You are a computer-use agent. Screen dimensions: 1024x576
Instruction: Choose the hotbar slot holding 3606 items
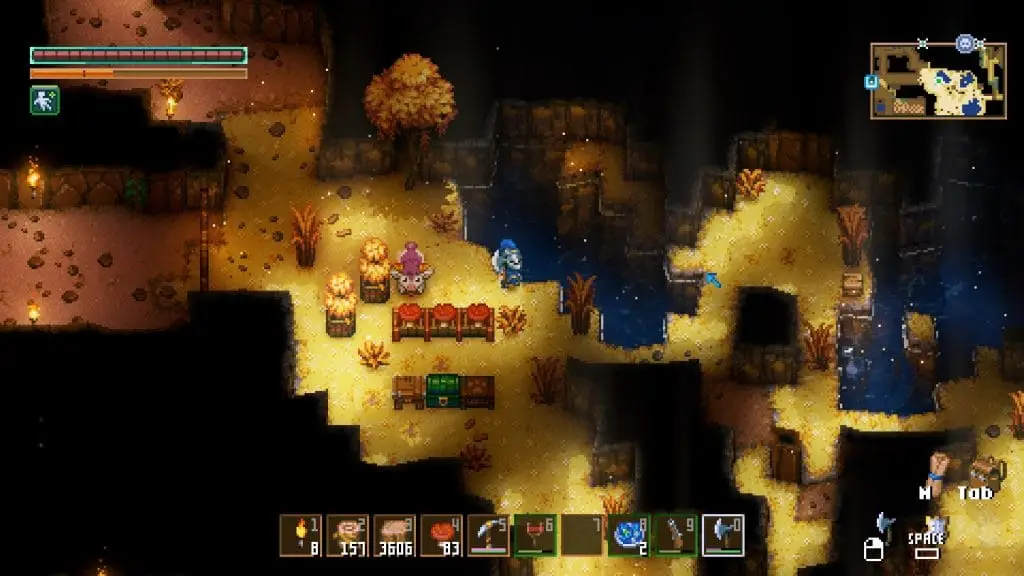pos(394,535)
